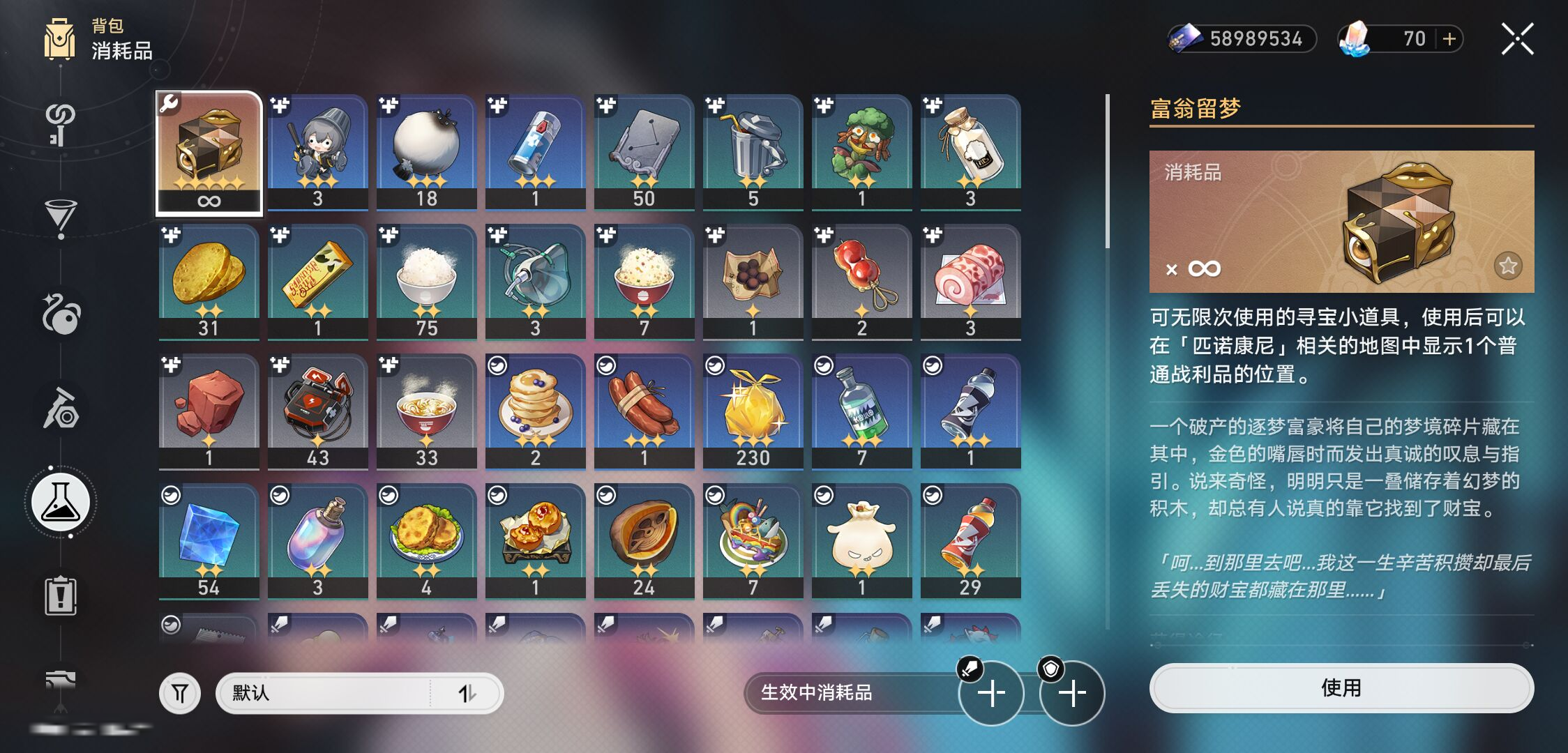
Task: Add an attack-type active consumable
Action: pyautogui.click(x=990, y=693)
